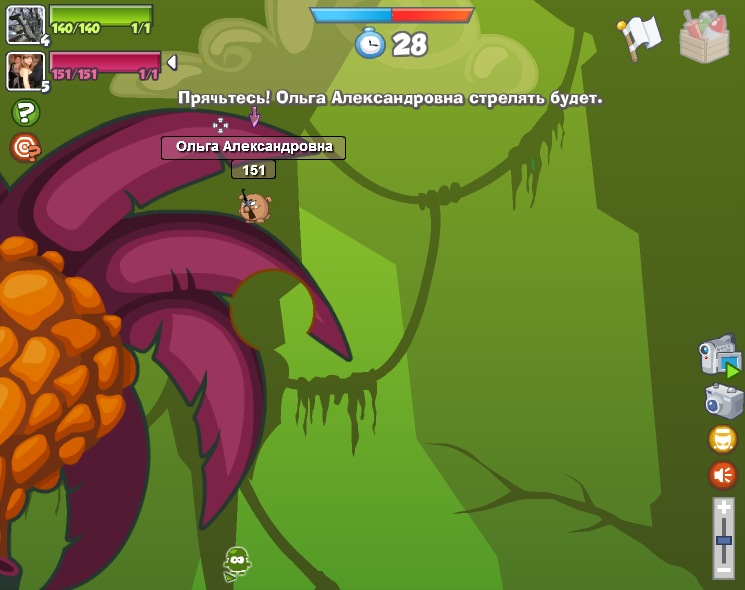
Task: Select the first player's avatar portrait
Action: (24, 23)
